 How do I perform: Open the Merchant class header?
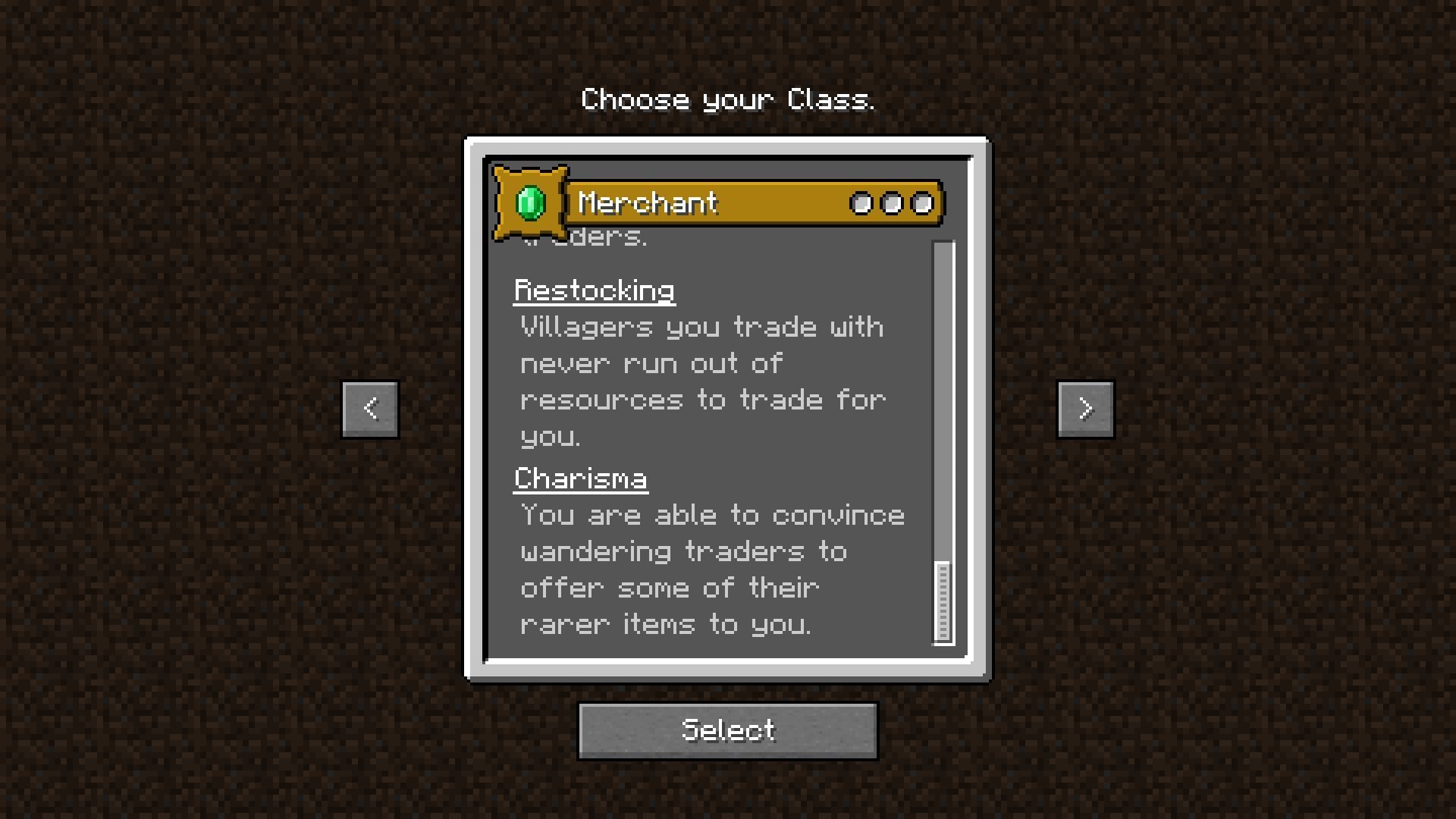click(x=647, y=202)
